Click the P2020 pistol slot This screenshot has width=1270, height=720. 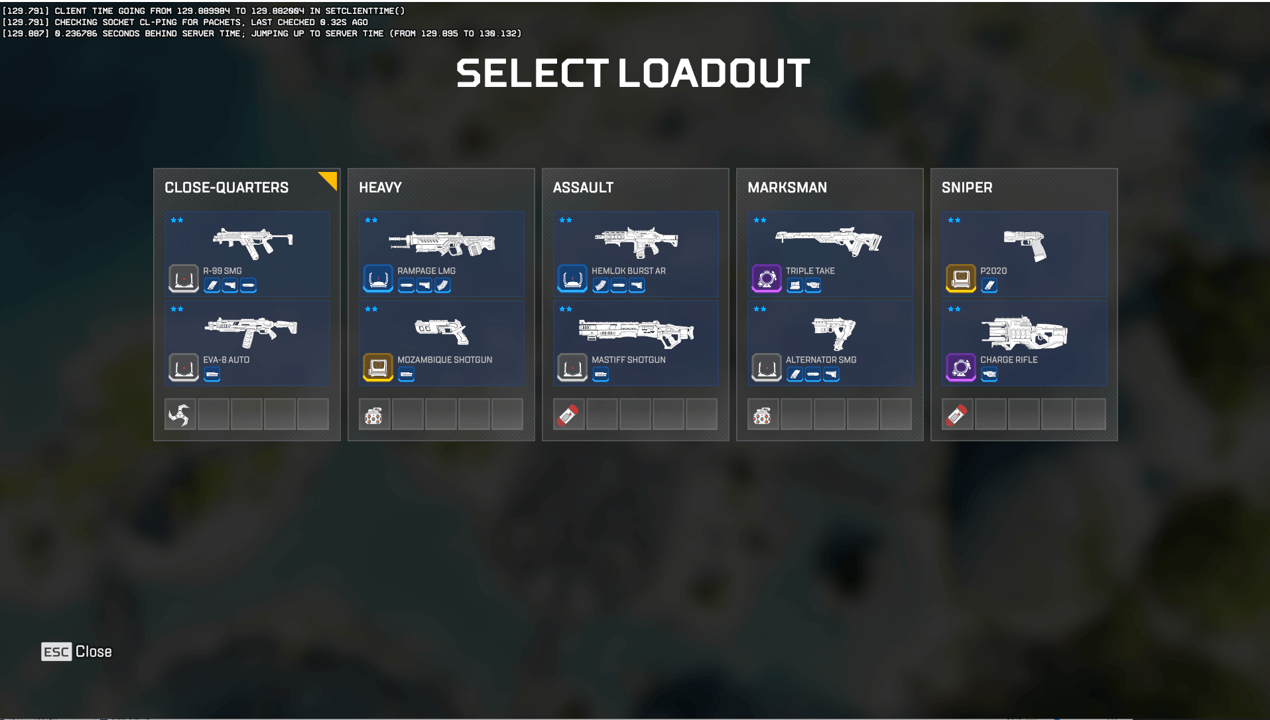click(1023, 254)
